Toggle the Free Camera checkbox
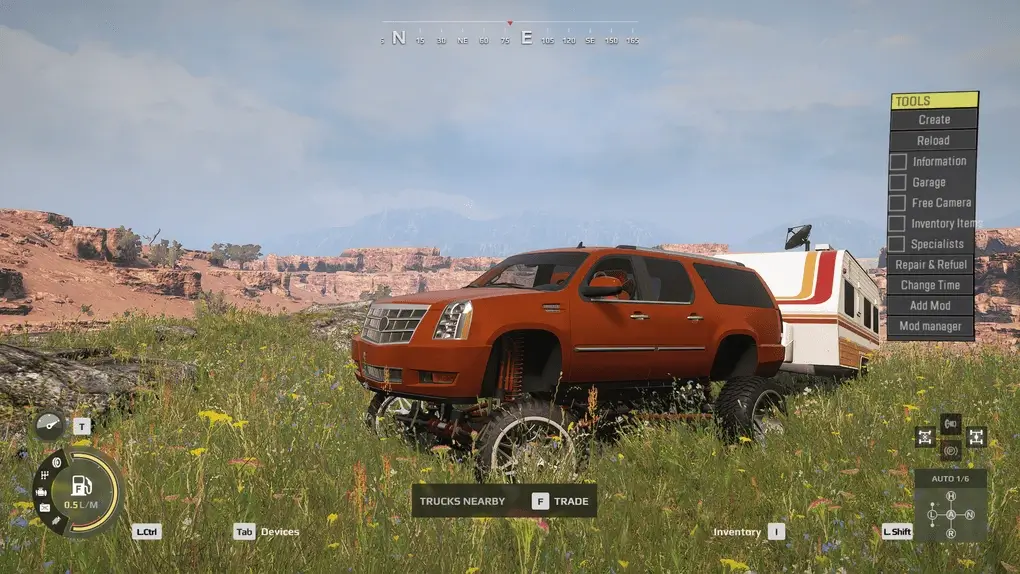This screenshot has height=574, width=1020. click(x=898, y=203)
